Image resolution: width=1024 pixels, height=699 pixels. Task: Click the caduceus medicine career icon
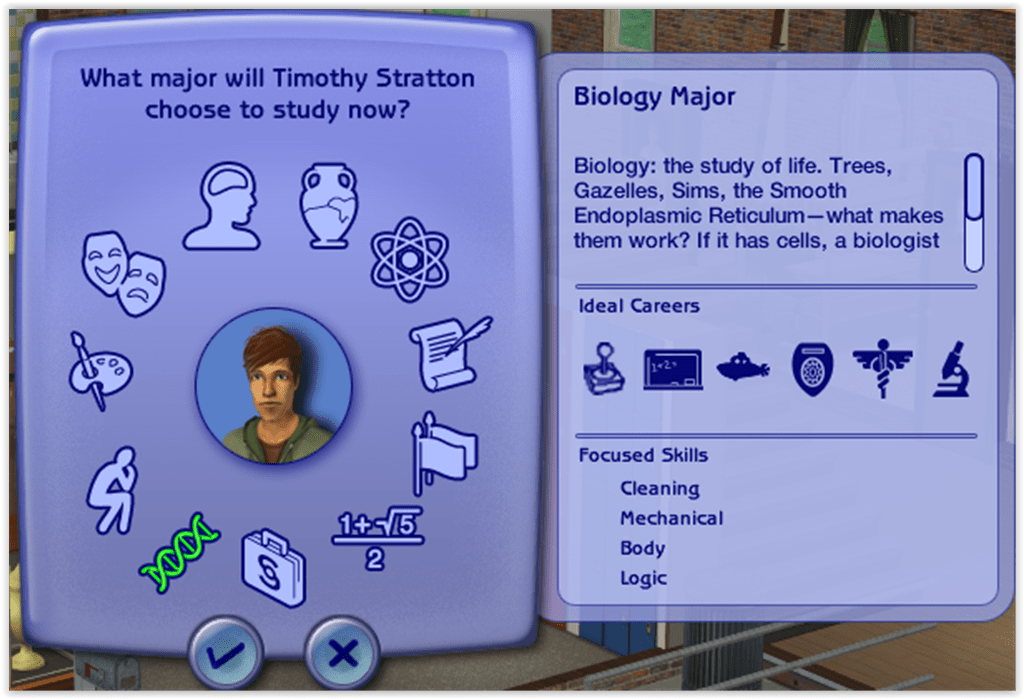click(880, 369)
